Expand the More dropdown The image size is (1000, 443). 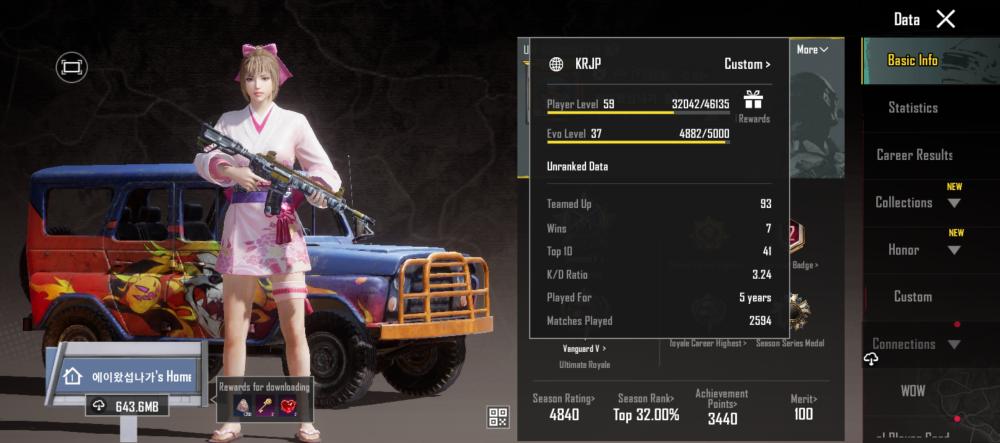click(x=811, y=50)
